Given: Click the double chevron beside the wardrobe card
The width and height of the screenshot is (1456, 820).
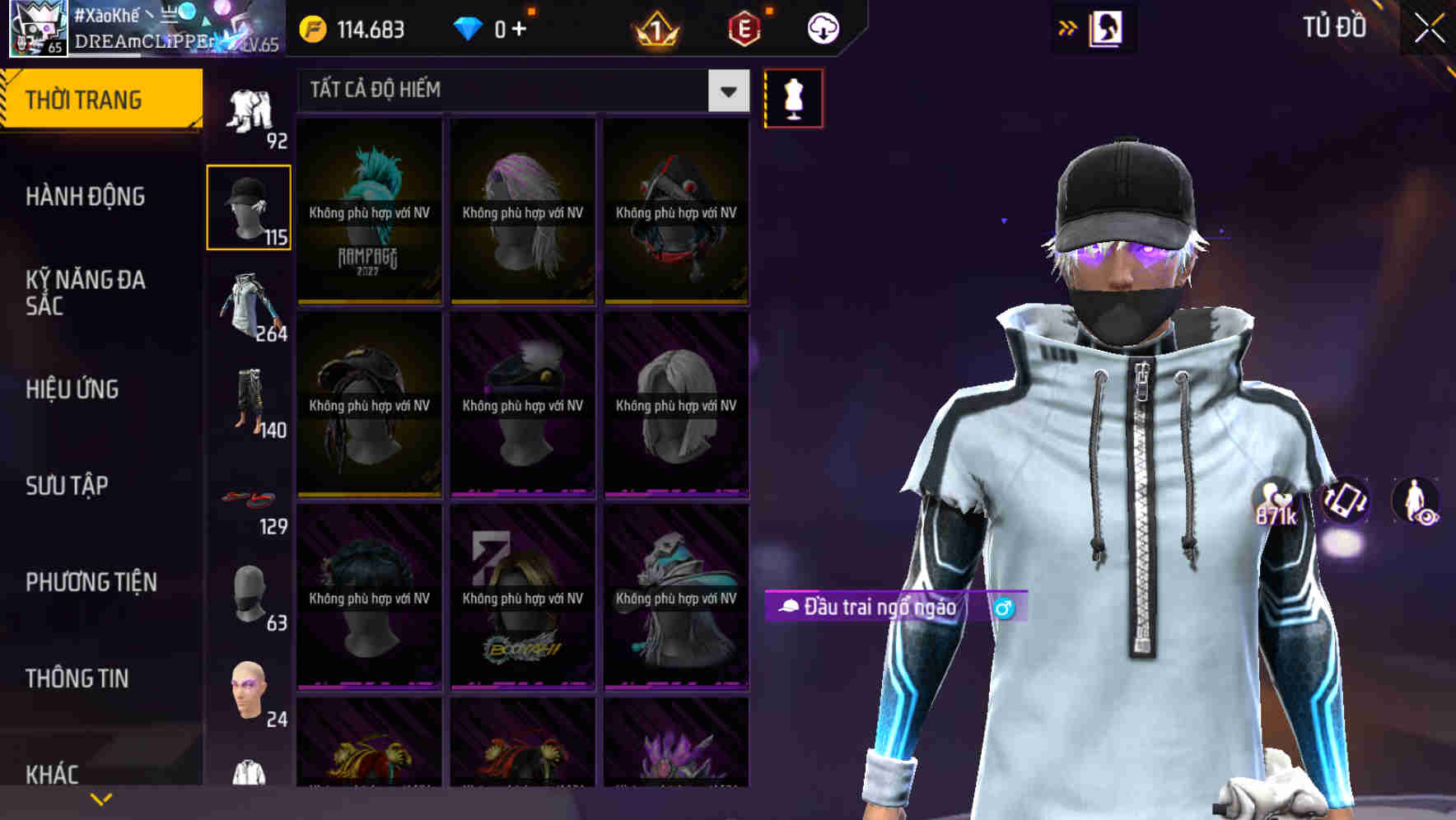Looking at the screenshot, I should 1067,27.
